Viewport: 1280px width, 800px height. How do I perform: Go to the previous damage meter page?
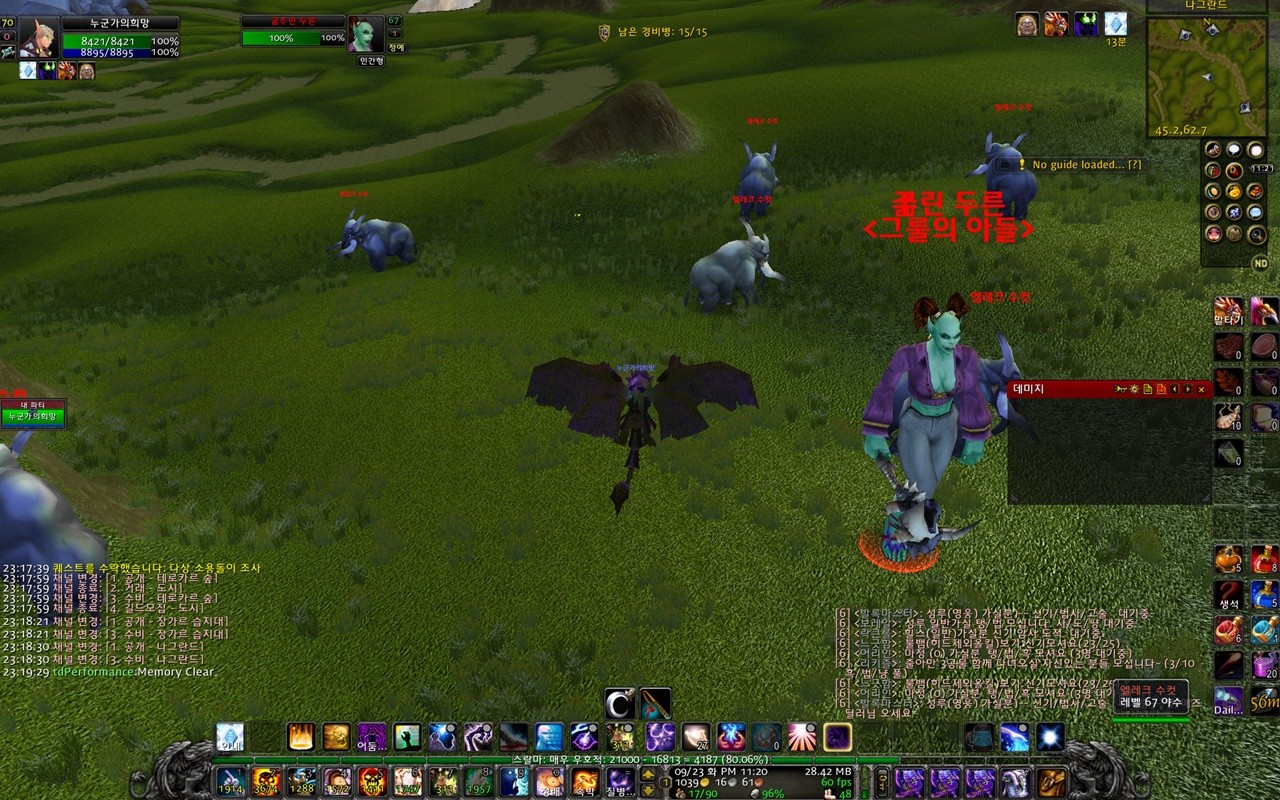click(1175, 389)
